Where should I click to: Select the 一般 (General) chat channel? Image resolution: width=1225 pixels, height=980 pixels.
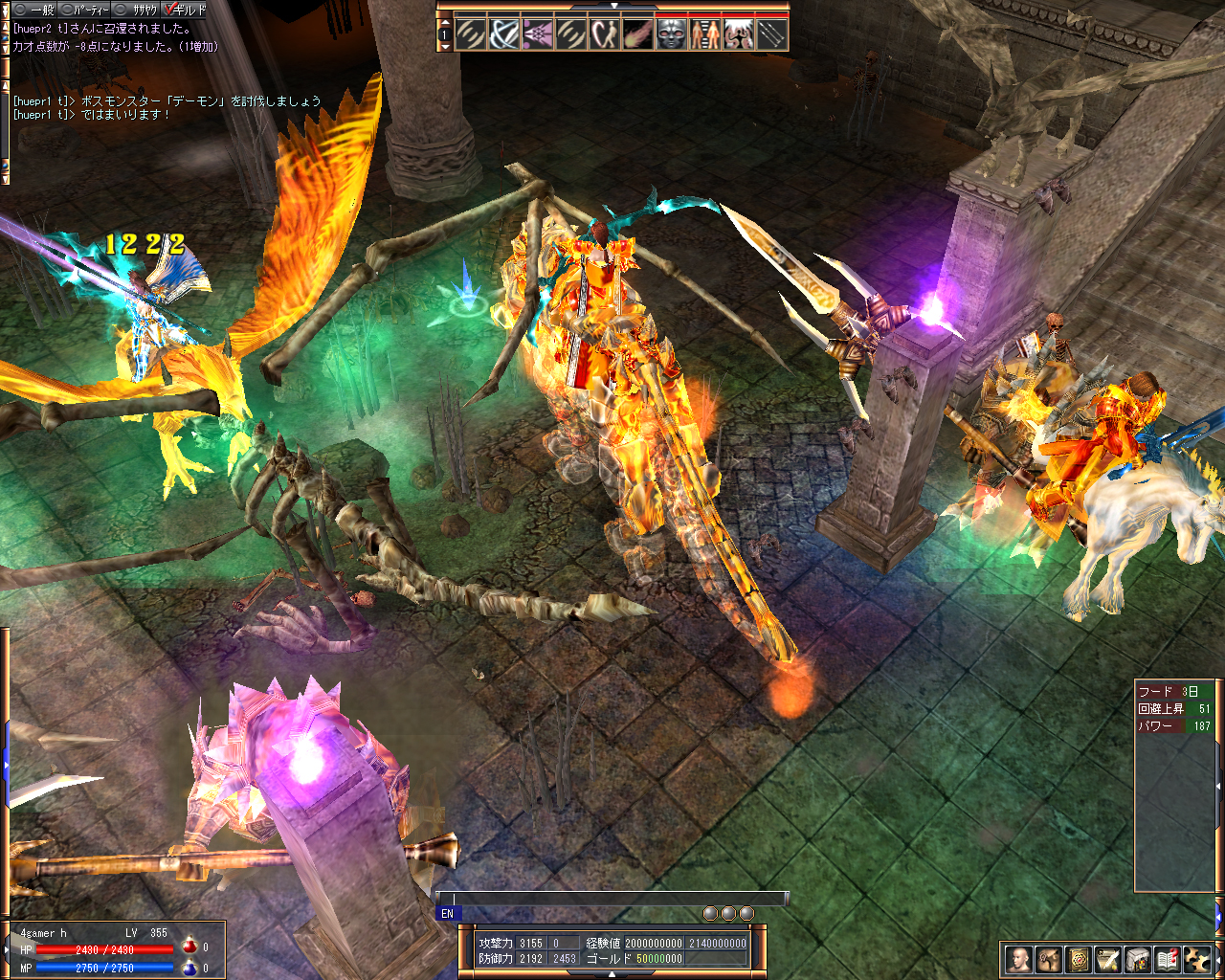33,10
